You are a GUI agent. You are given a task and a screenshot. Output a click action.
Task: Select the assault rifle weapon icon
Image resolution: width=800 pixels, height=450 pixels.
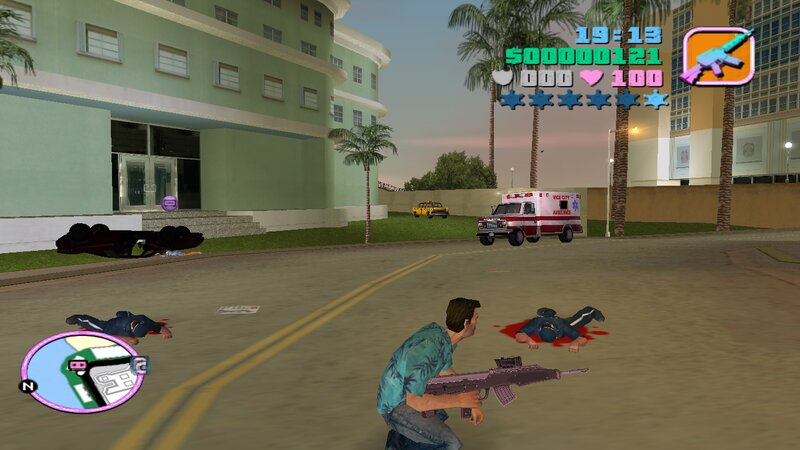717,55
